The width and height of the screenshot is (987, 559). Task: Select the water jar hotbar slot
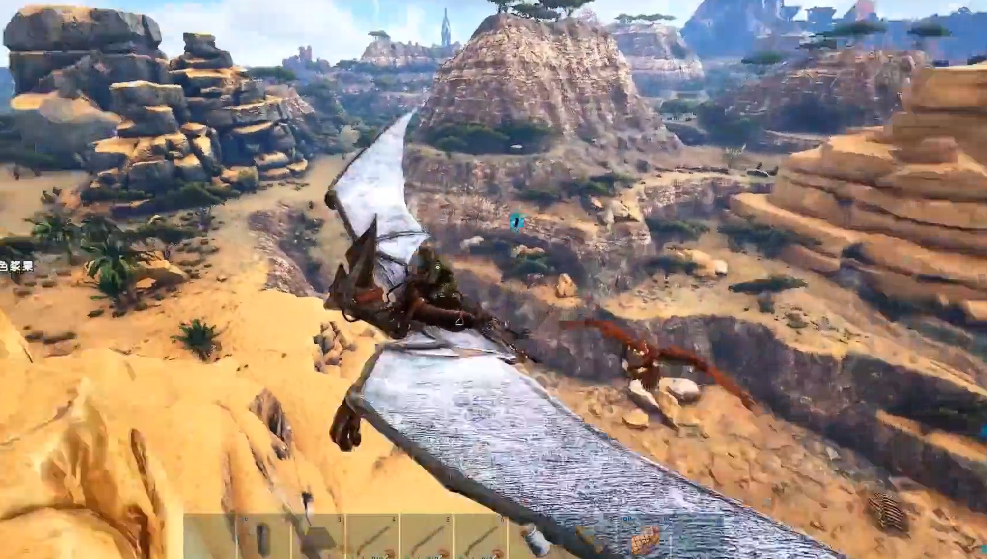[536, 538]
